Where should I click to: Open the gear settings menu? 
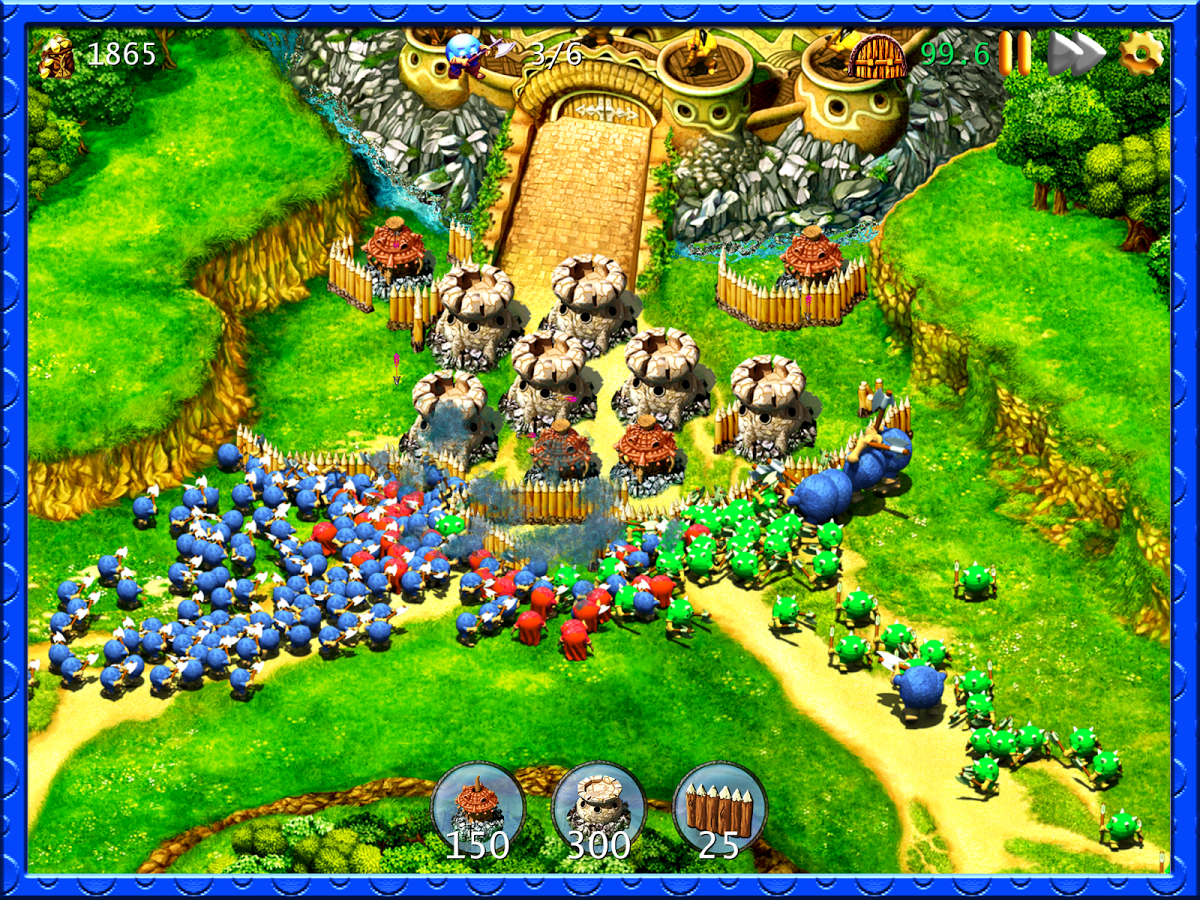coord(1141,52)
